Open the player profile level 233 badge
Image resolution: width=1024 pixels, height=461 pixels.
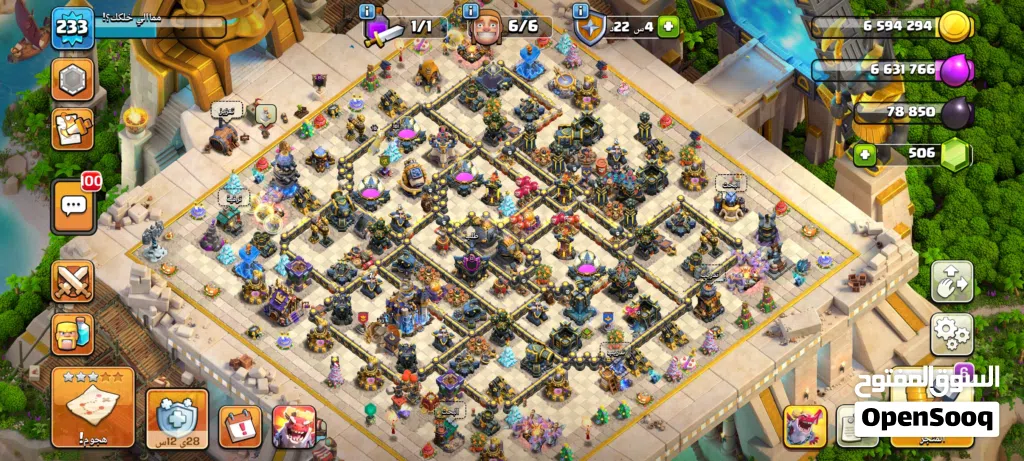pos(72,26)
